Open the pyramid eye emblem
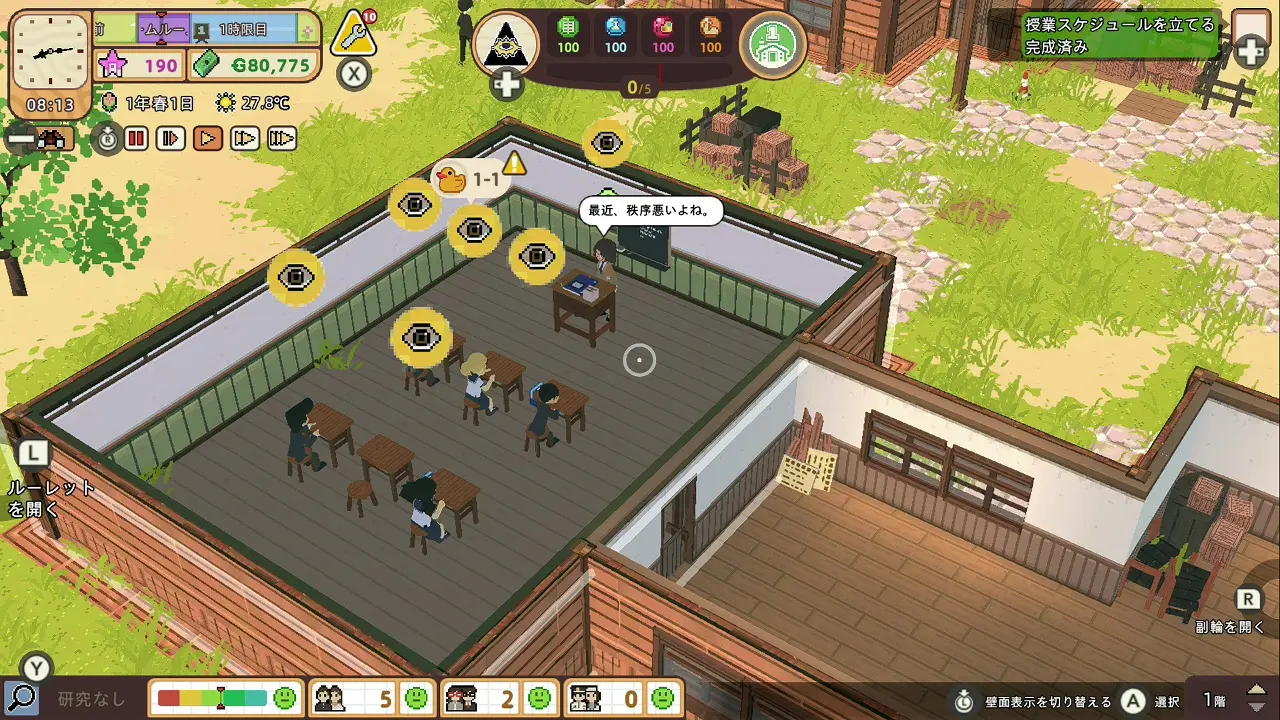This screenshot has height=720, width=1280. coord(505,43)
